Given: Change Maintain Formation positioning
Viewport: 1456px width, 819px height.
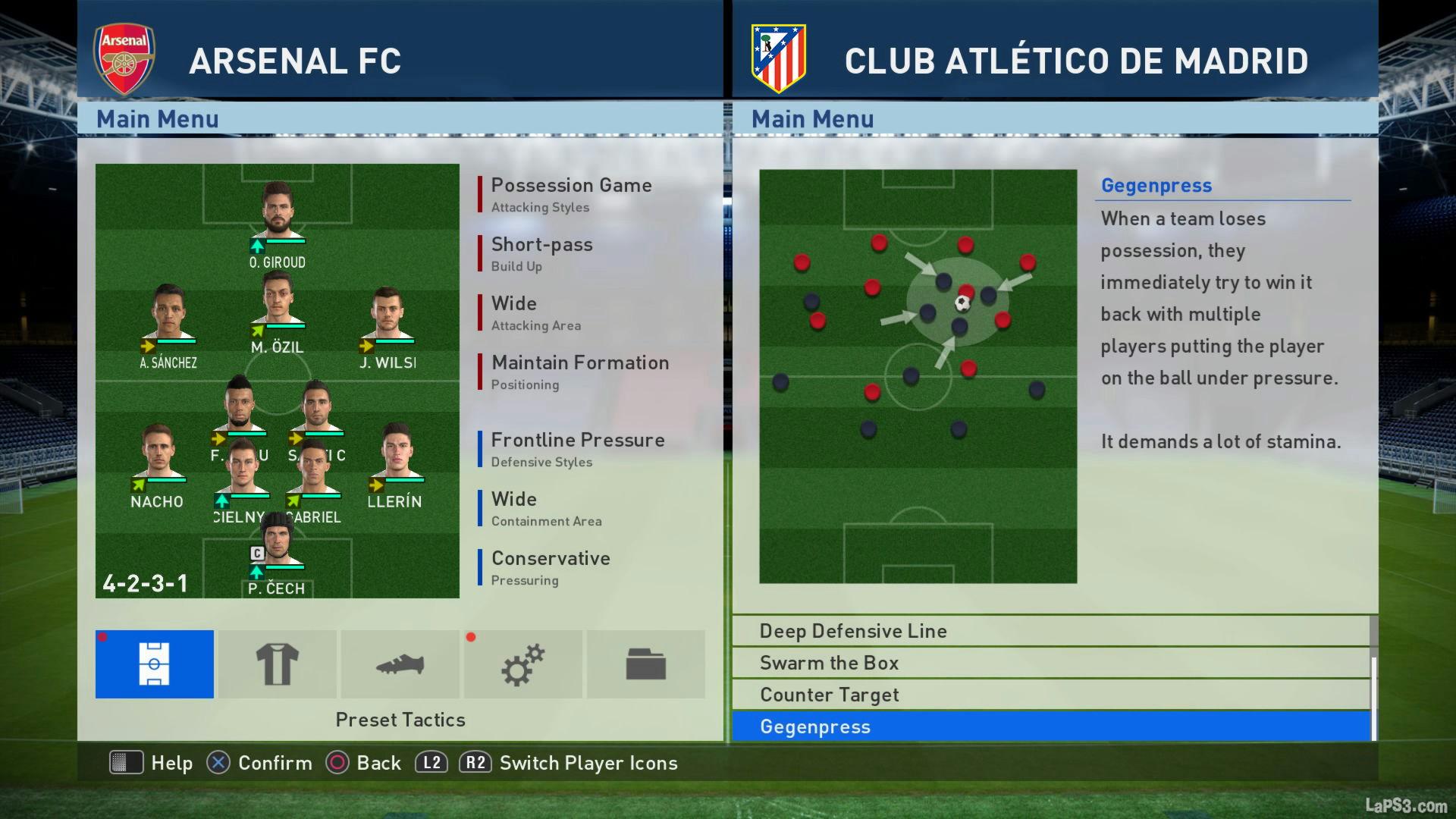Looking at the screenshot, I should click(x=579, y=371).
